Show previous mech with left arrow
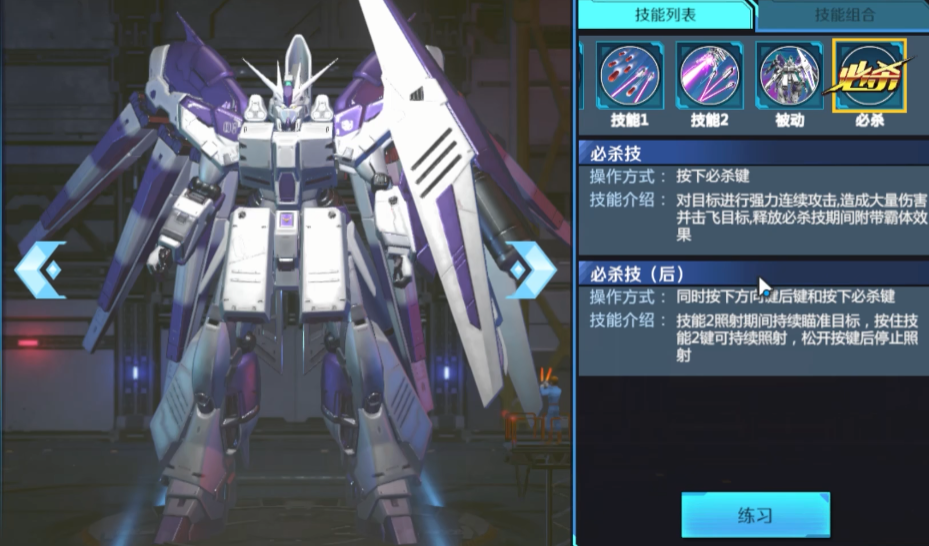This screenshot has width=929, height=546. (x=41, y=269)
